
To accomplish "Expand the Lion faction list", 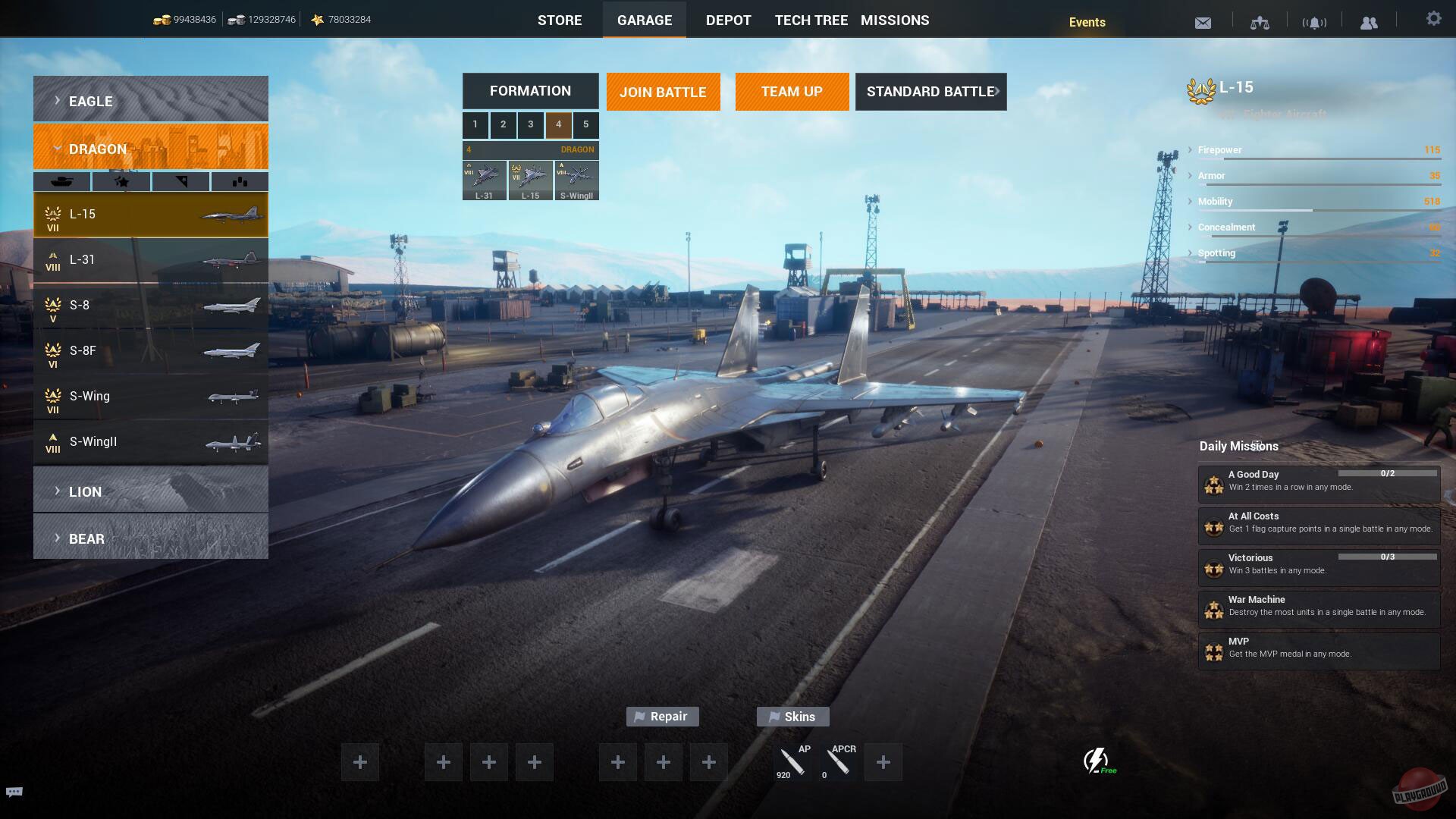I will coord(150,490).
